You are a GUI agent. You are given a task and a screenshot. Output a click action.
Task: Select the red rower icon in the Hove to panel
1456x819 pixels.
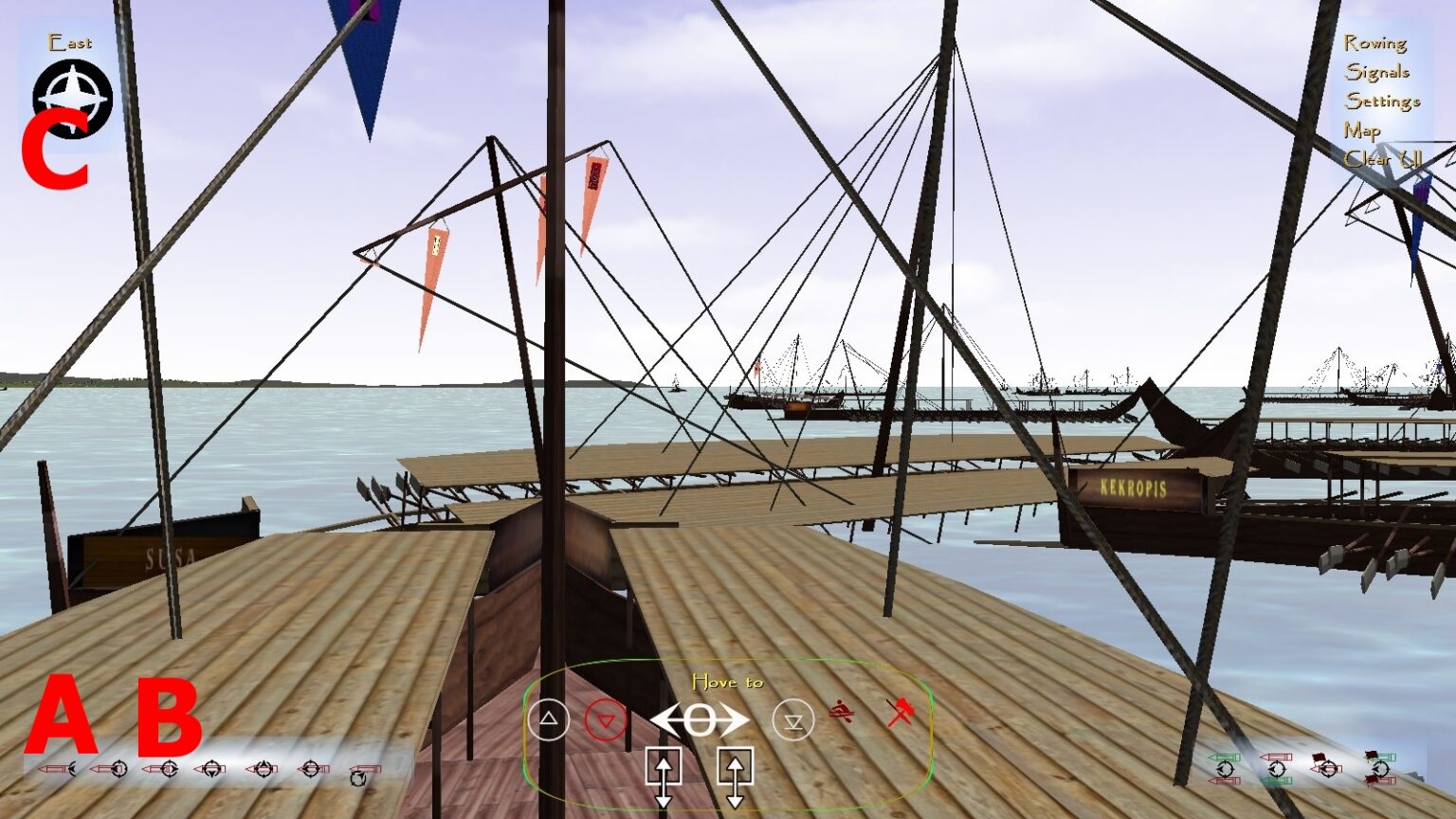tap(842, 711)
